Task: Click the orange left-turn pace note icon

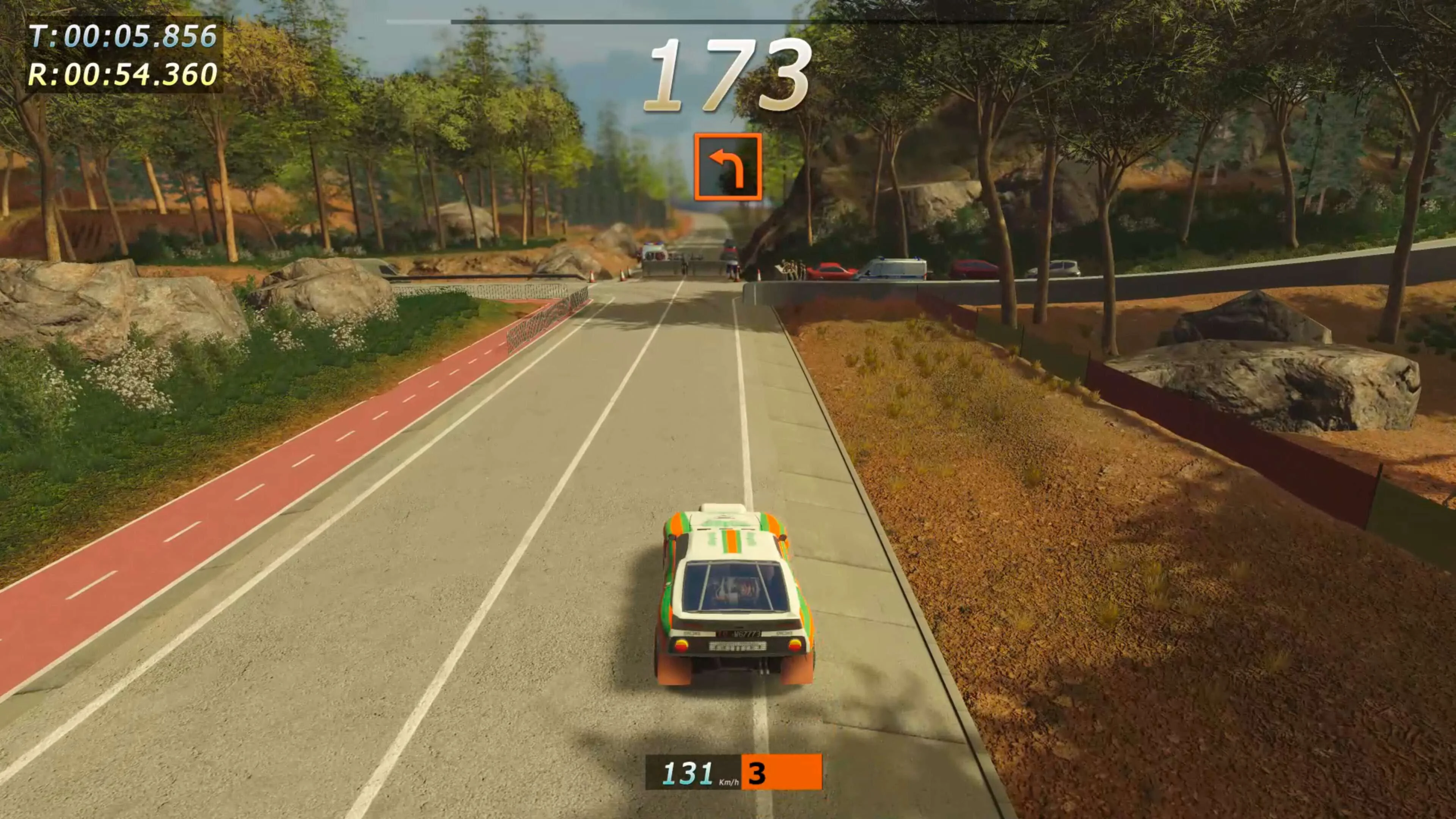Action: point(727,167)
